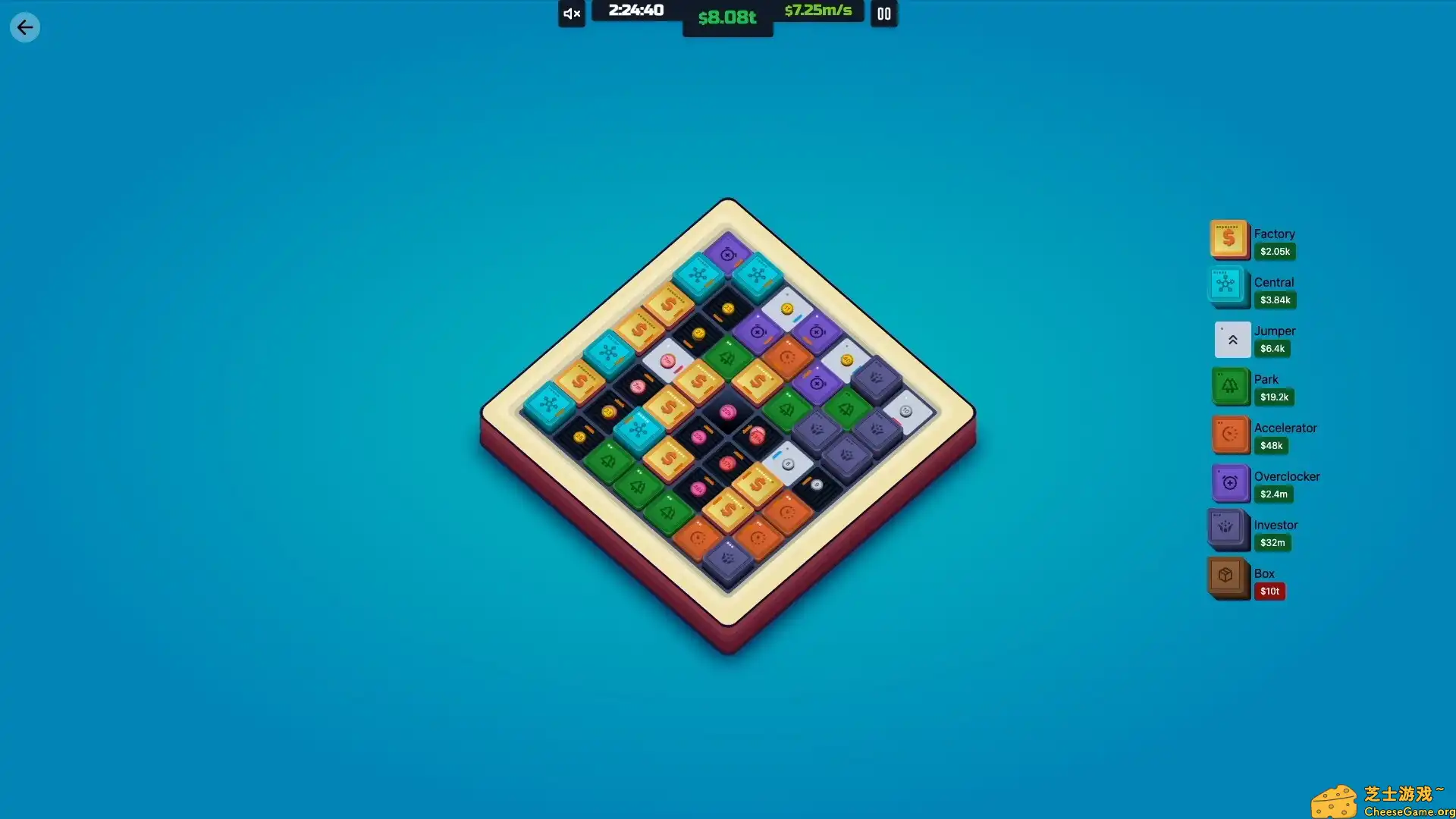Click the $7.25m/s income indicator
Screen dimensions: 1456x819
(x=819, y=11)
